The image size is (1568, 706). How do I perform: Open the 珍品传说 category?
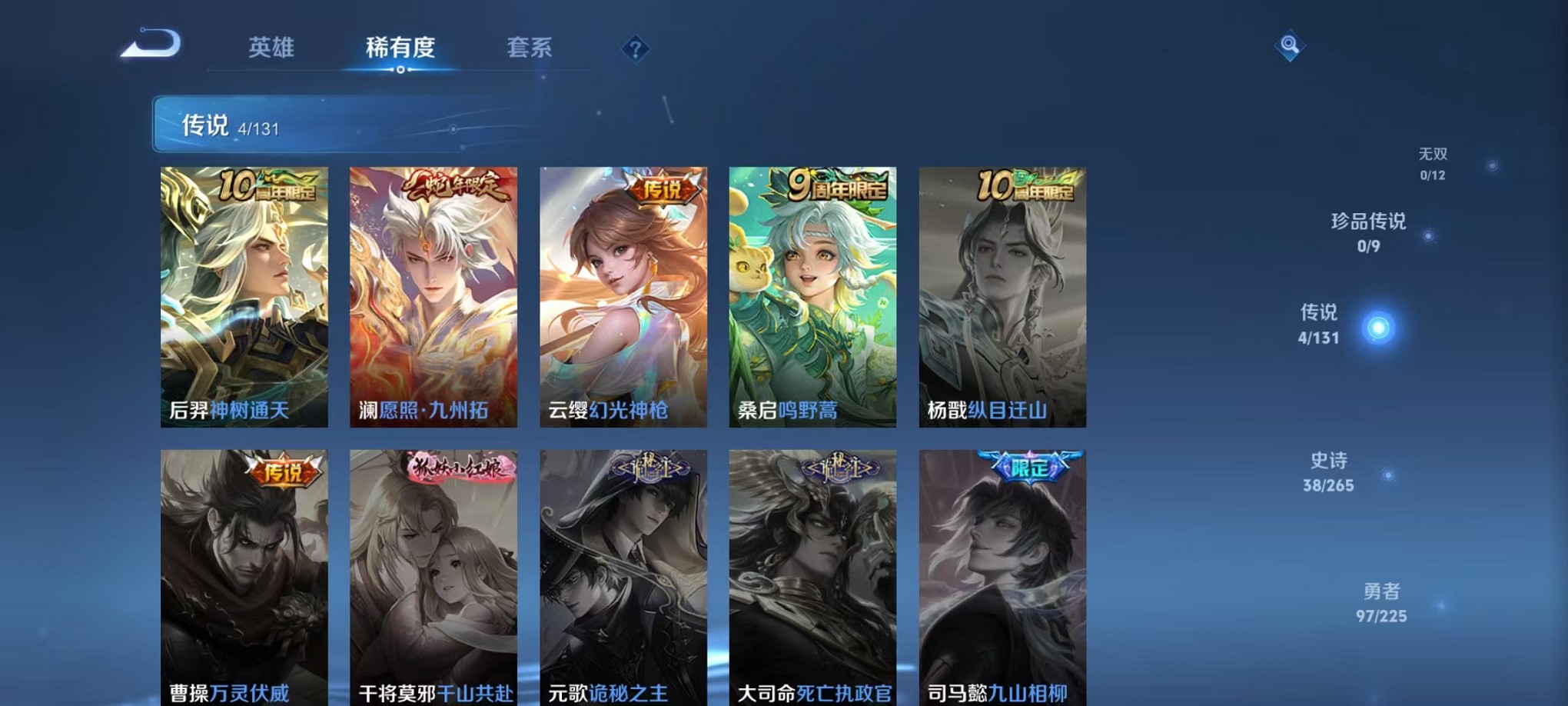tap(1369, 221)
